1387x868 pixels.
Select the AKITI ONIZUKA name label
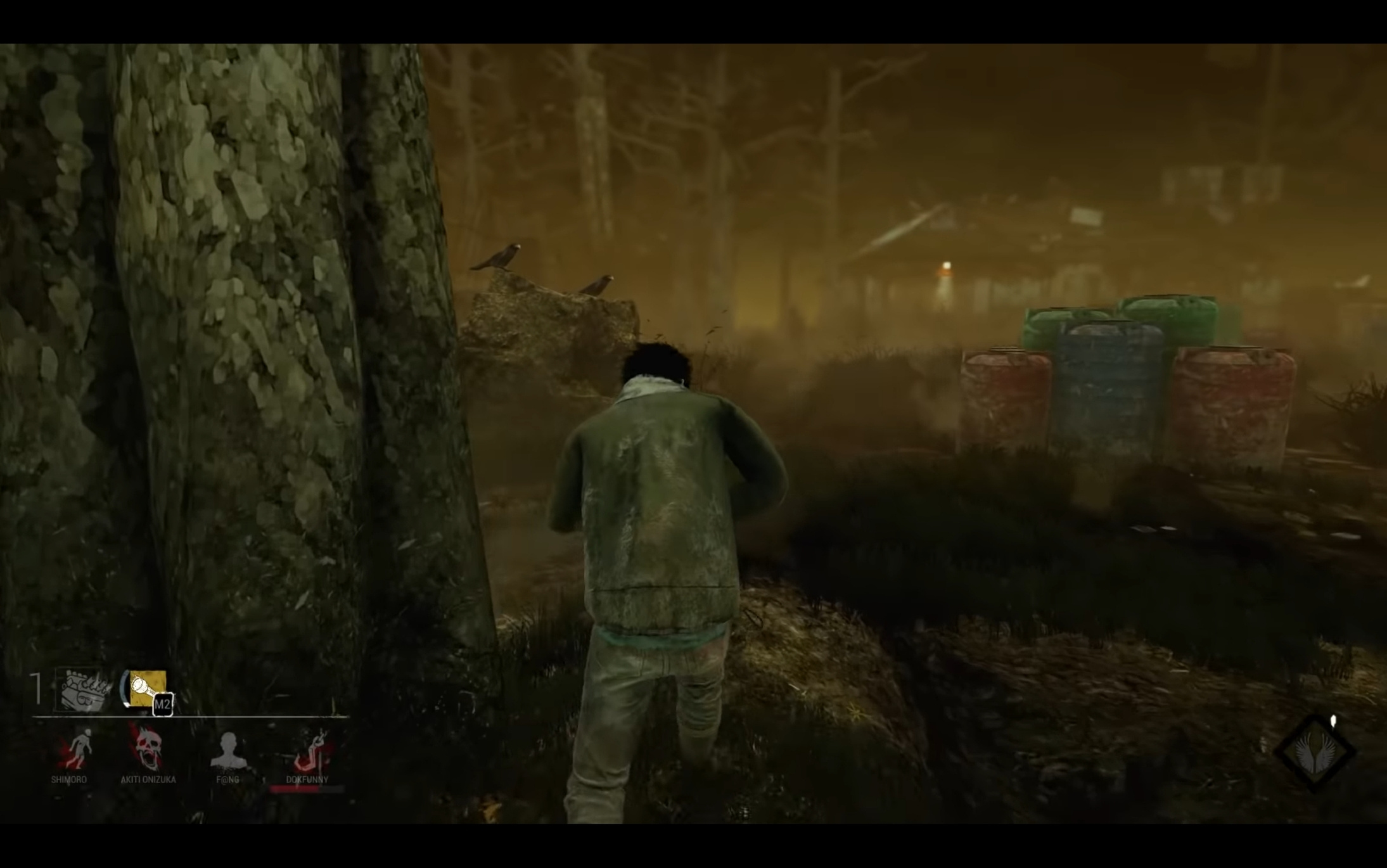pyautogui.click(x=148, y=780)
